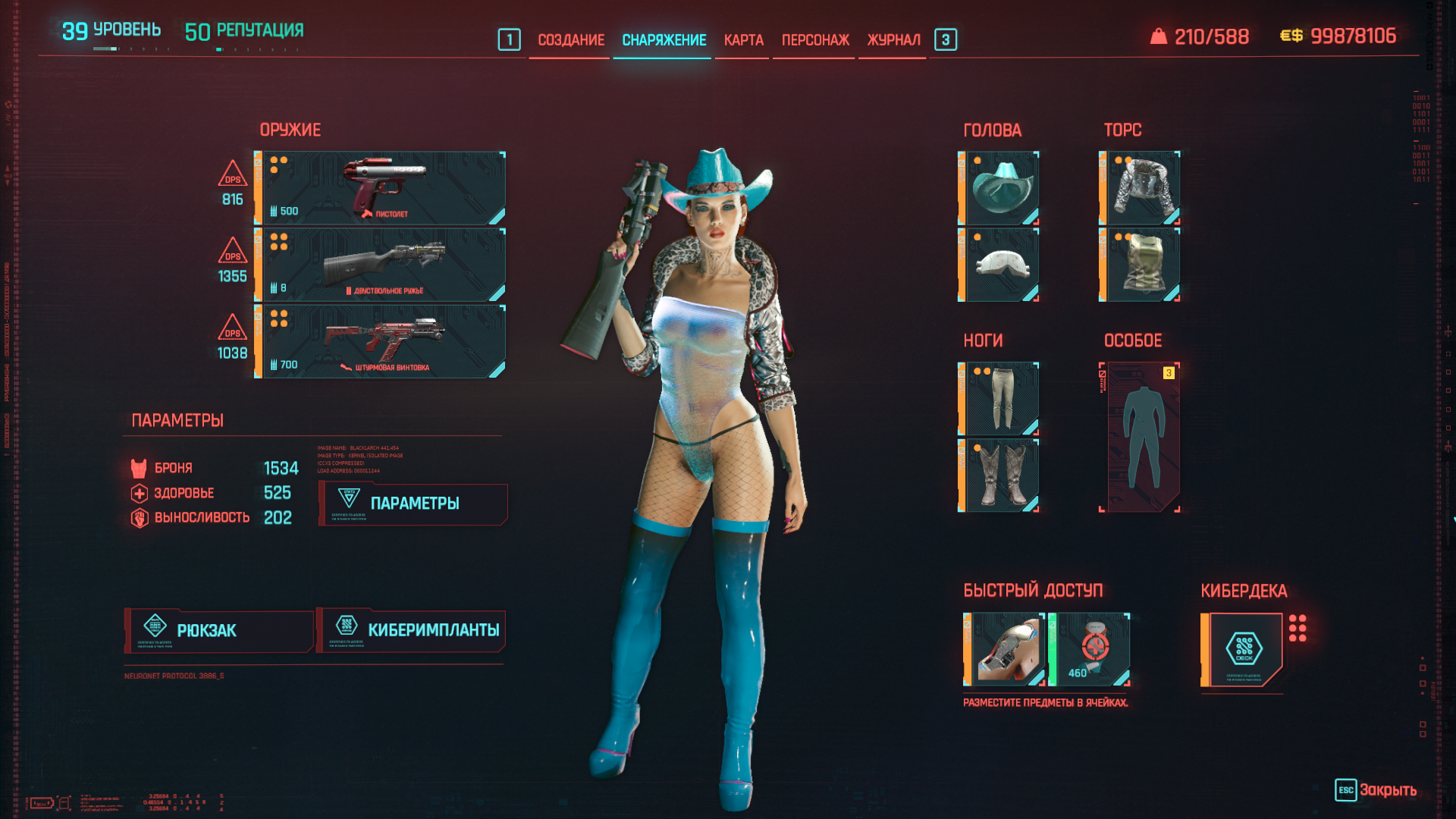1456x819 pixels.
Task: Choose the double-barrel shotgun slot
Action: [x=381, y=265]
